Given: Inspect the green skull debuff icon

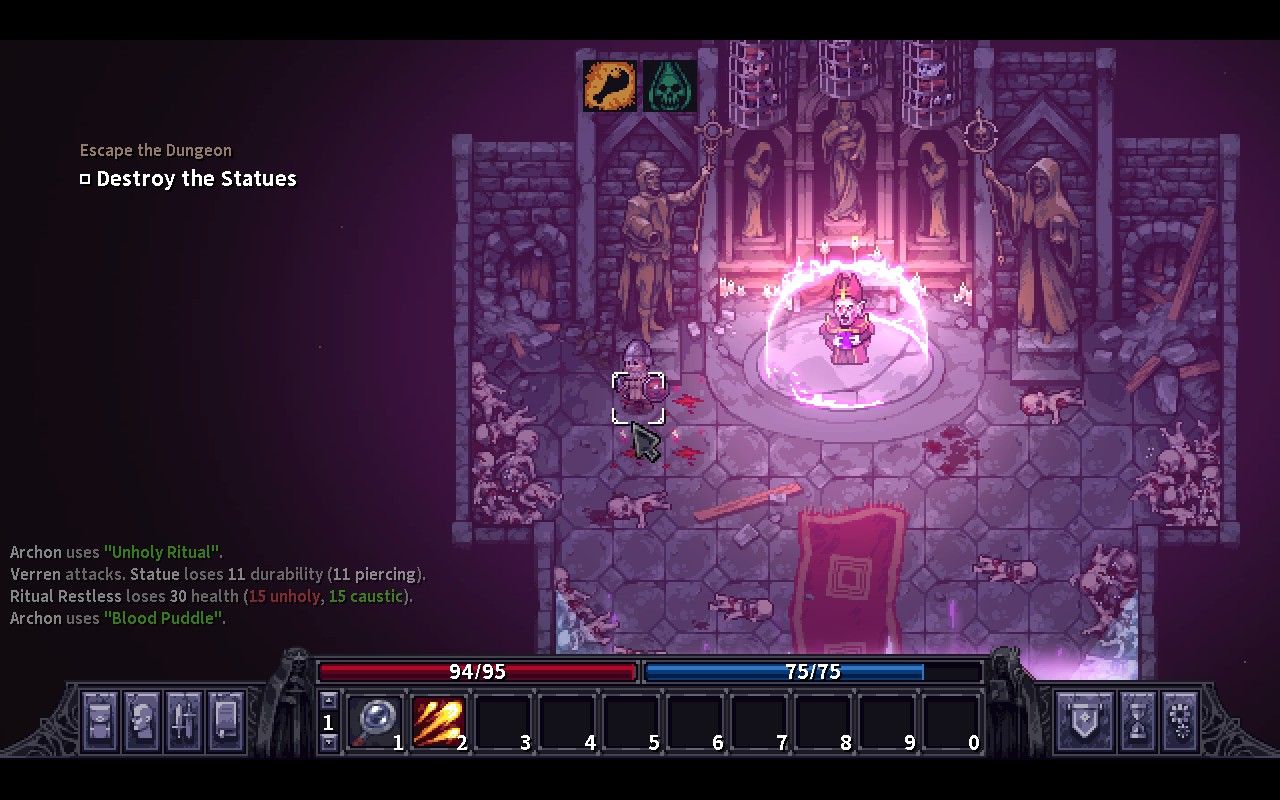Looking at the screenshot, I should [x=670, y=86].
